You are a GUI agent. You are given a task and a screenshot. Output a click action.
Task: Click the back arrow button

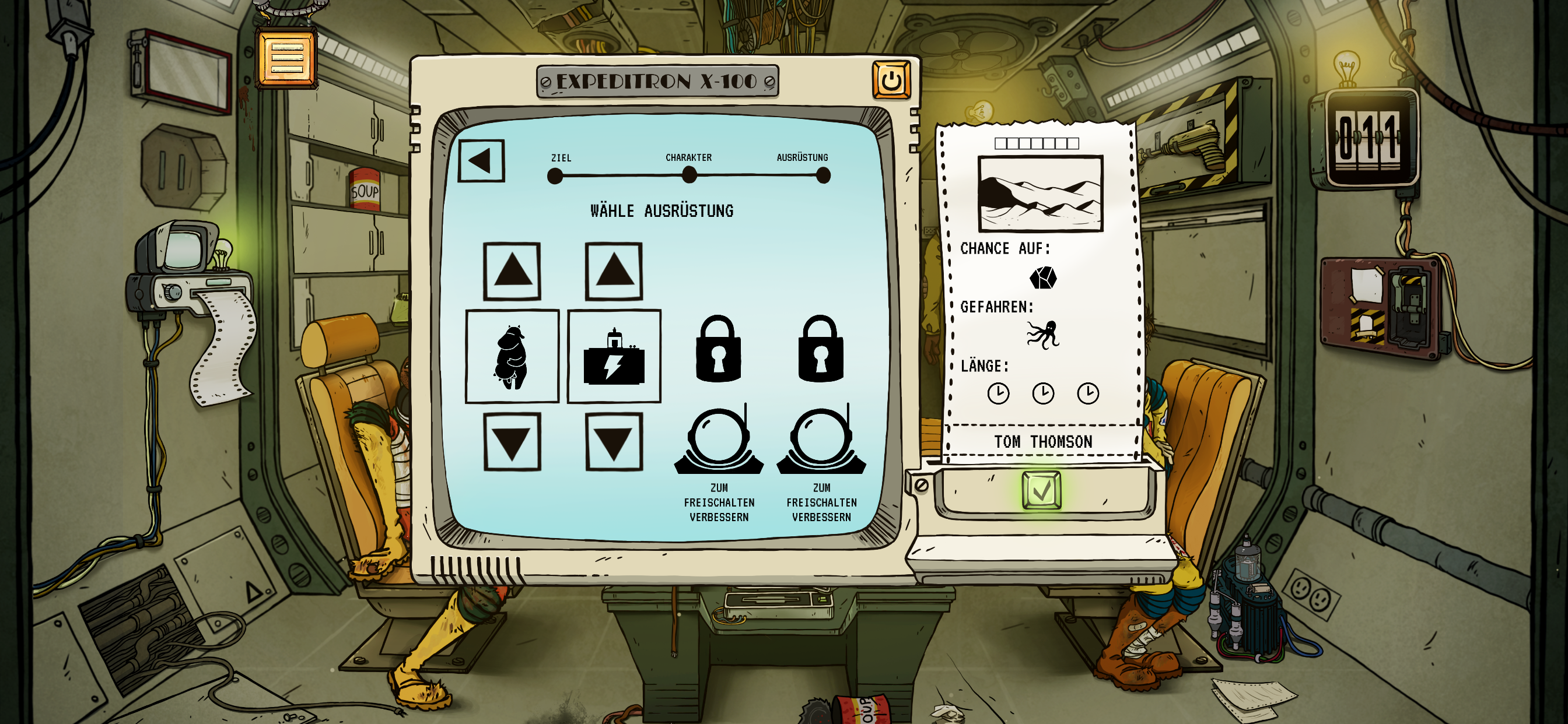[x=481, y=161]
